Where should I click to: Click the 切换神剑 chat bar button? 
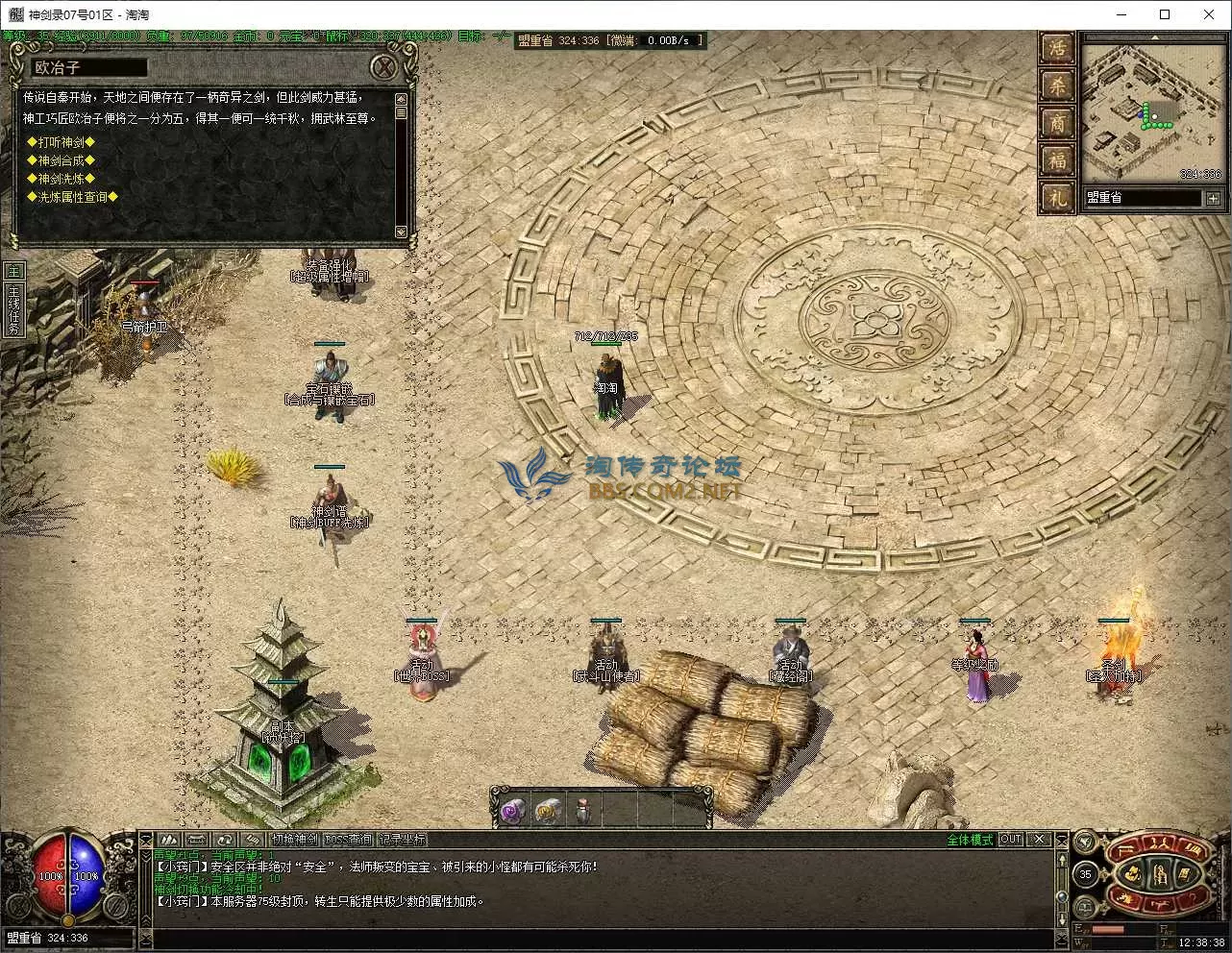(x=293, y=840)
